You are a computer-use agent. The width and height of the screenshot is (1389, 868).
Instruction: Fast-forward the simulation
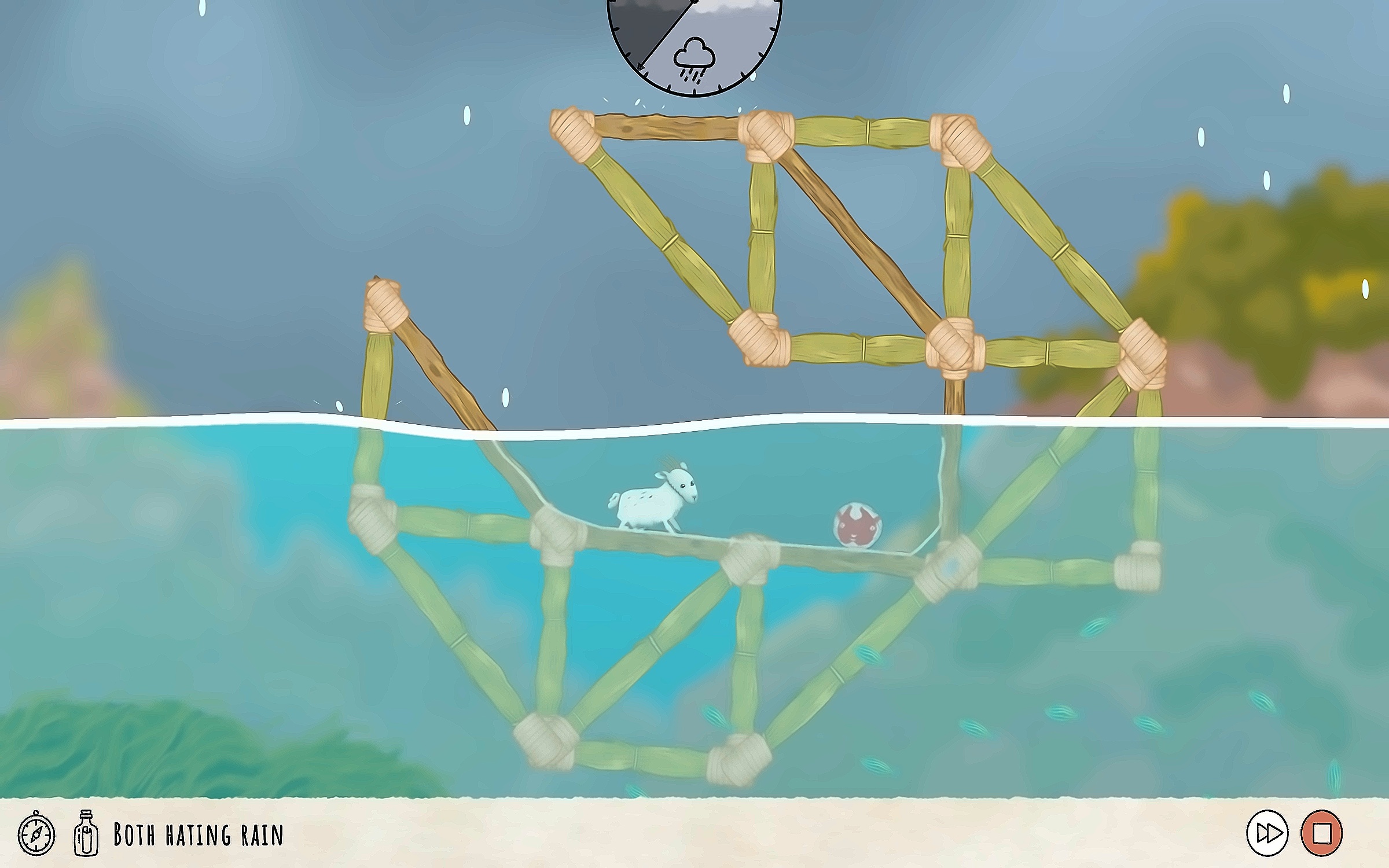tap(1267, 834)
